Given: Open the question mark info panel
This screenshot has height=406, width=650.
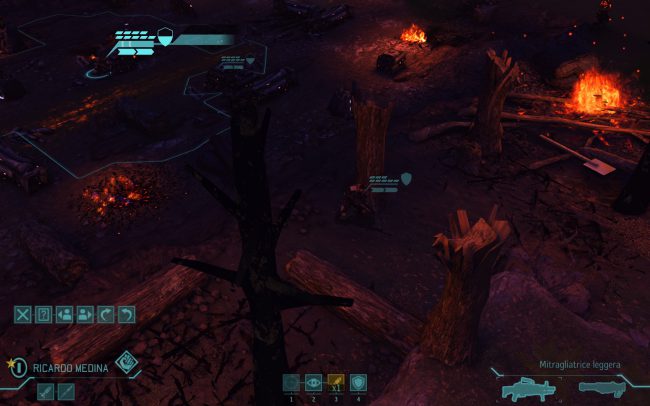Looking at the screenshot, I should (x=43, y=314).
